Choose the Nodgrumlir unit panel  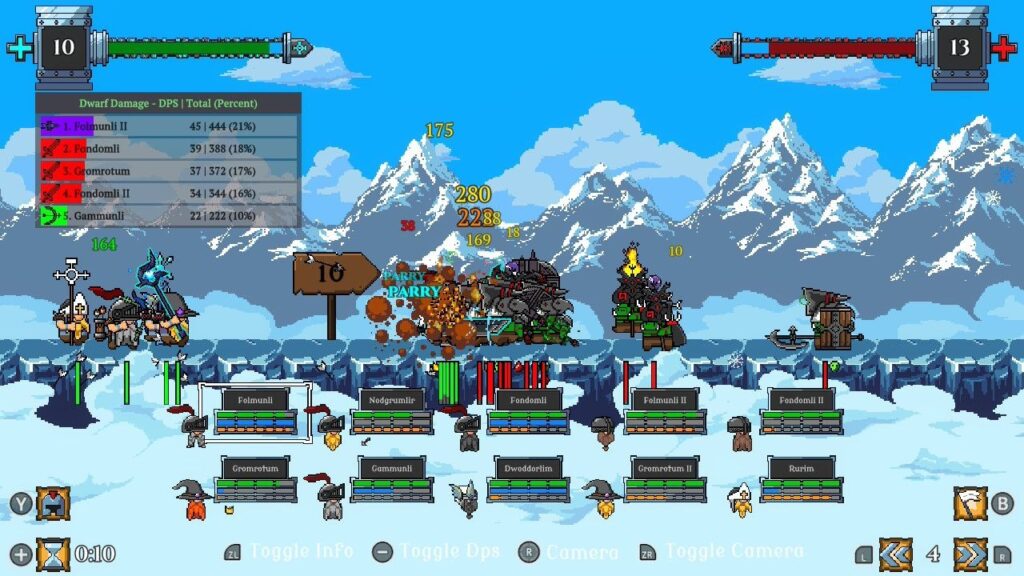[391, 411]
